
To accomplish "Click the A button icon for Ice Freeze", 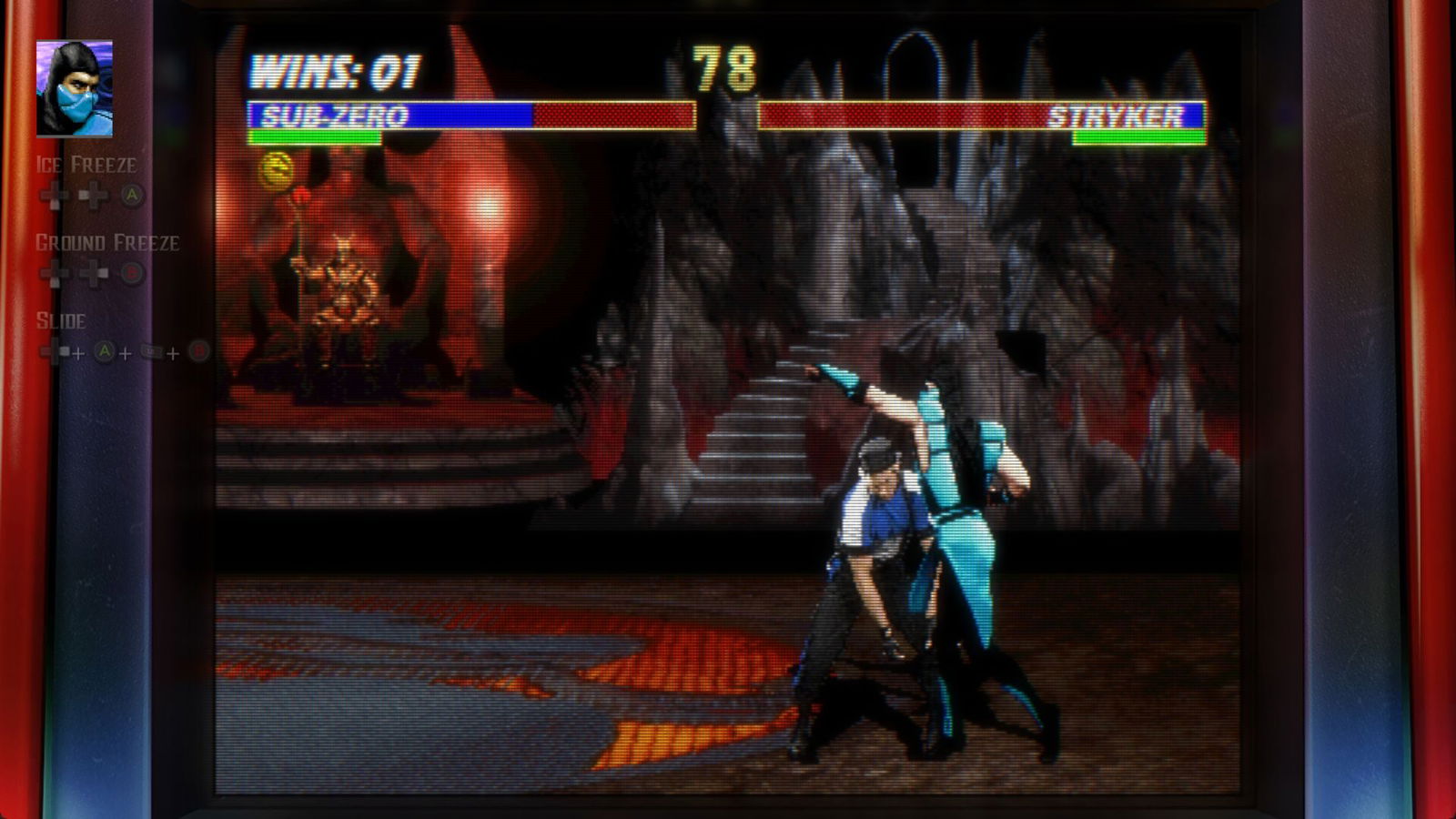I will (131, 196).
